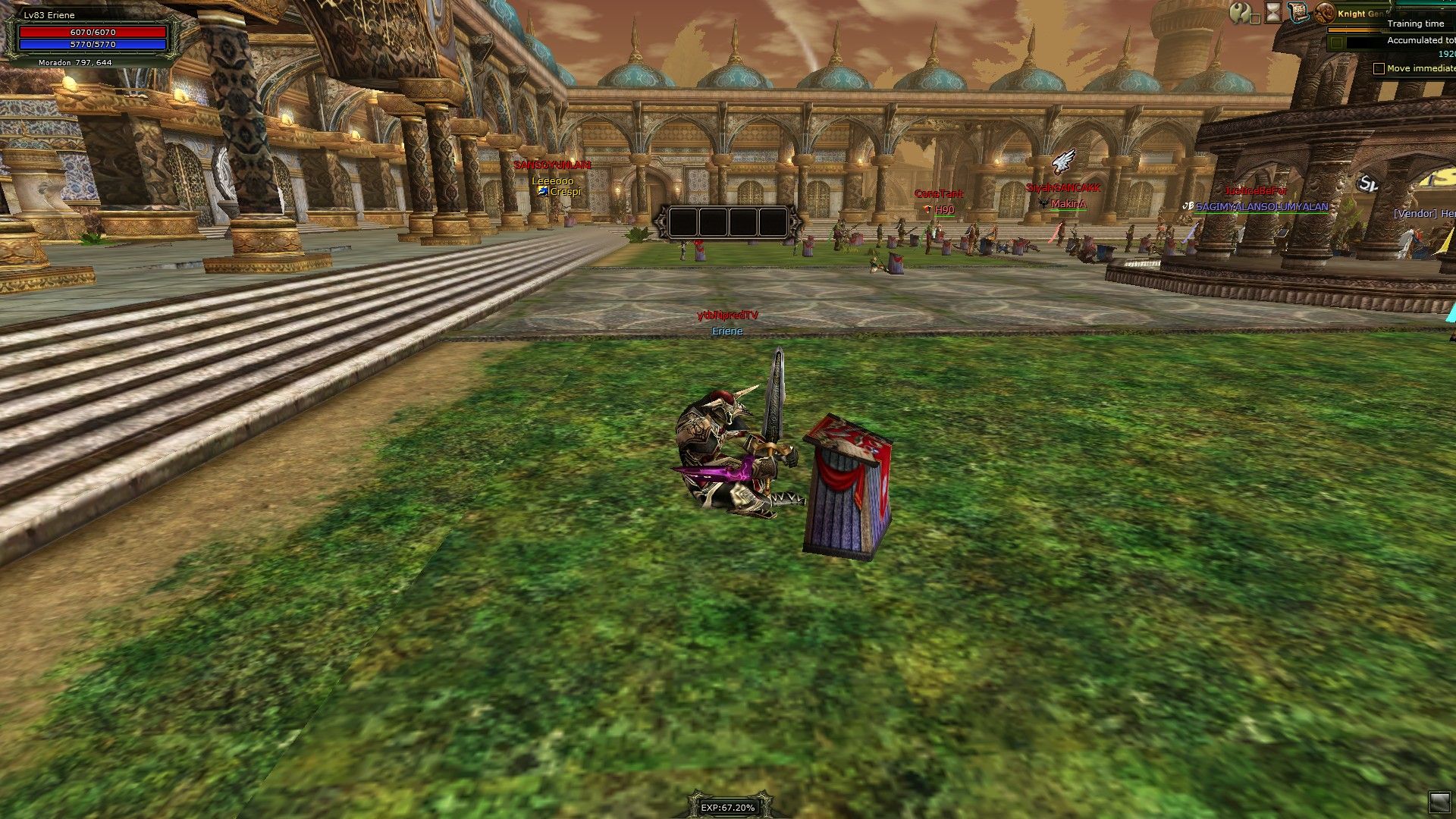
Task: Expand the minimized minimap square at bottom-right
Action: (1439, 802)
